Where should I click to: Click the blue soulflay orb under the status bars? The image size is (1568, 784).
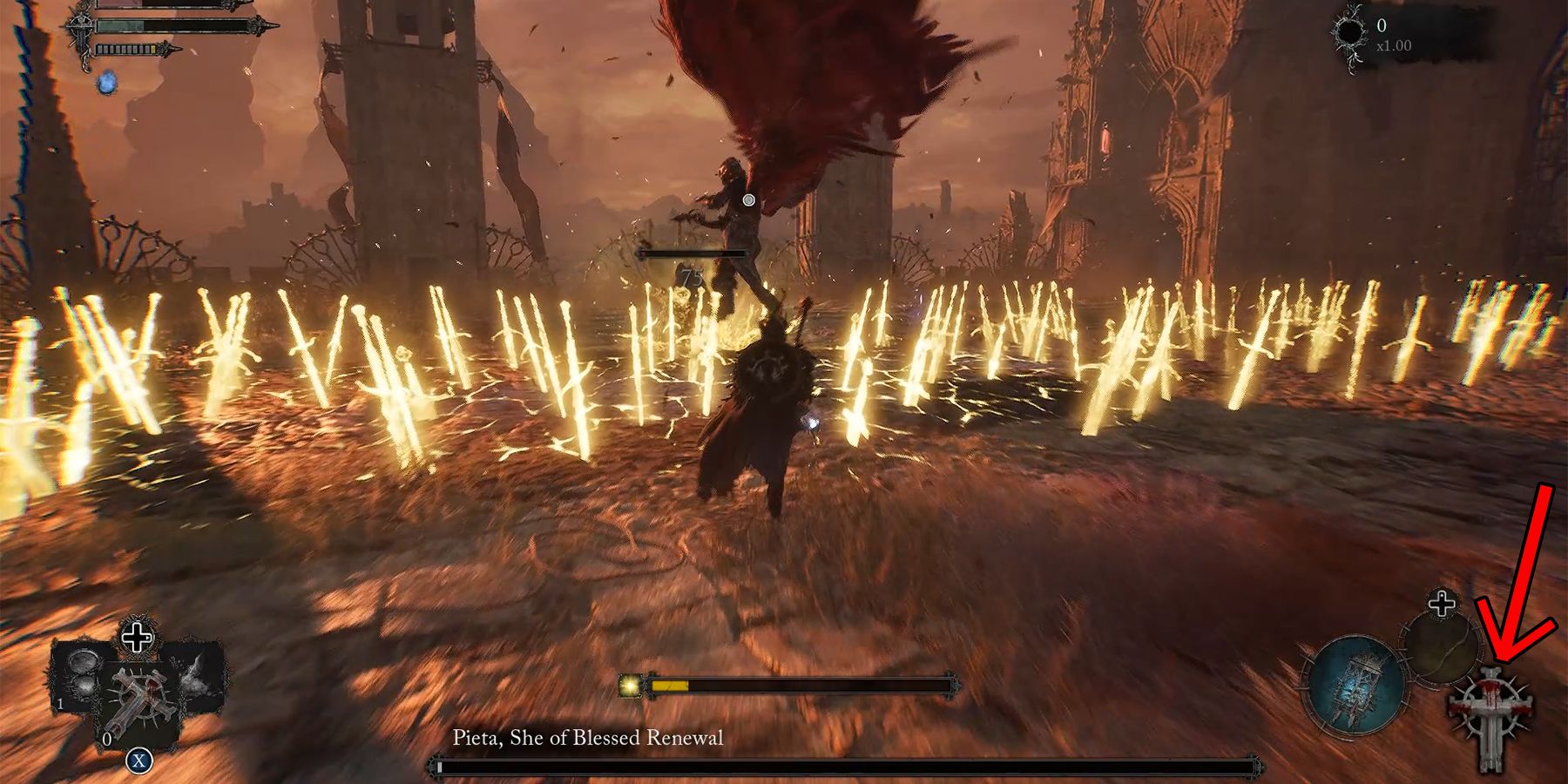pyautogui.click(x=107, y=84)
